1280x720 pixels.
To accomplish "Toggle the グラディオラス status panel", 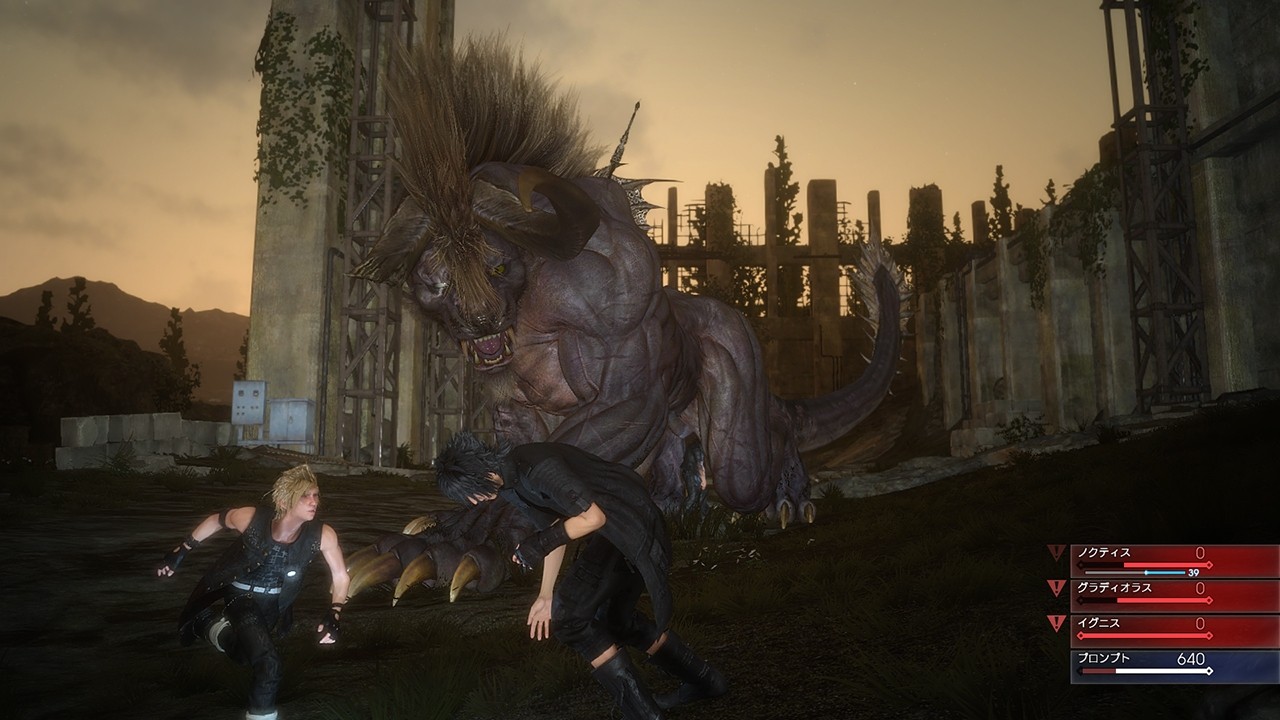I will click(1150, 593).
